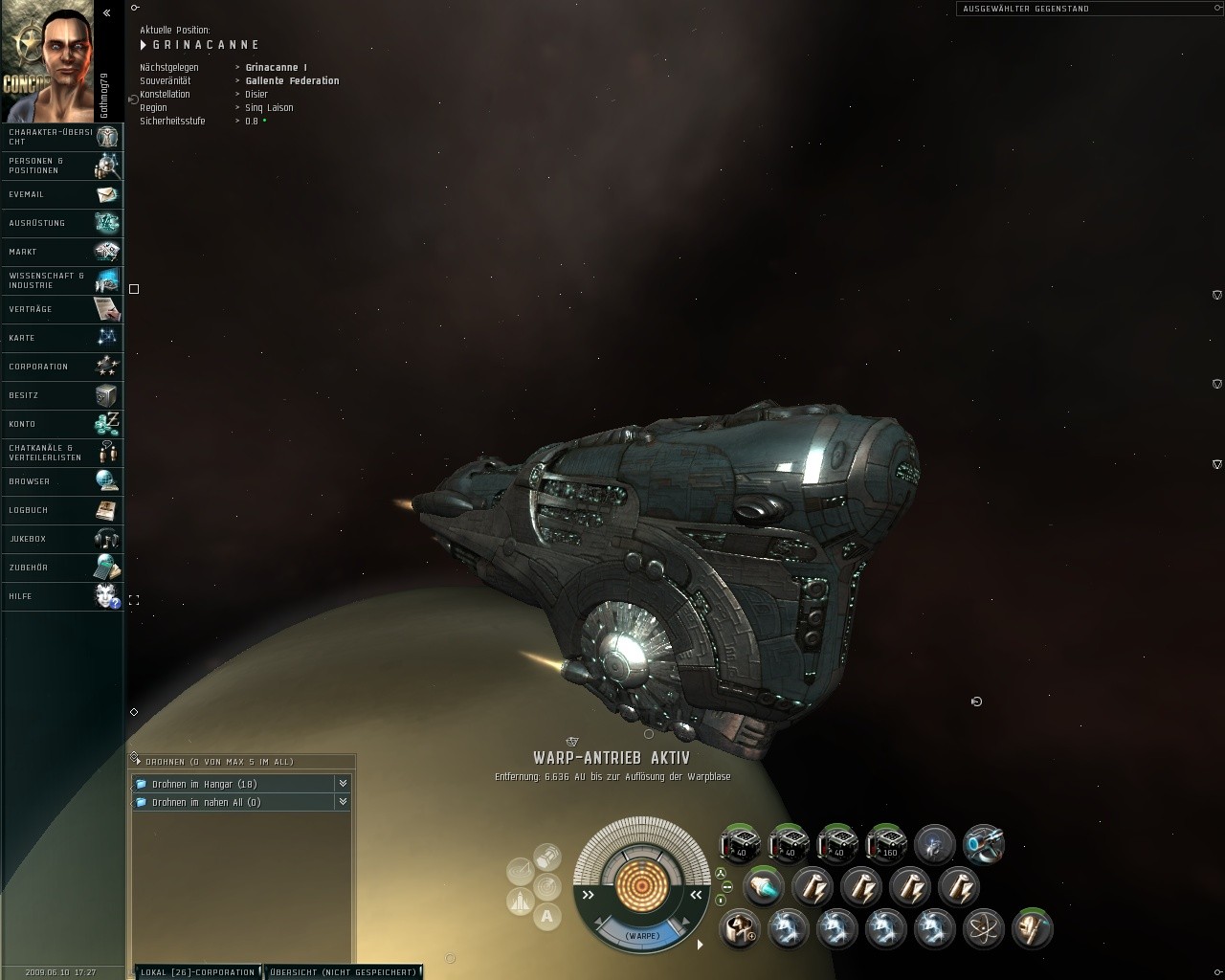Screen dimensions: 1225x980
Task: Open the EVEMail inbox
Action: 63,194
